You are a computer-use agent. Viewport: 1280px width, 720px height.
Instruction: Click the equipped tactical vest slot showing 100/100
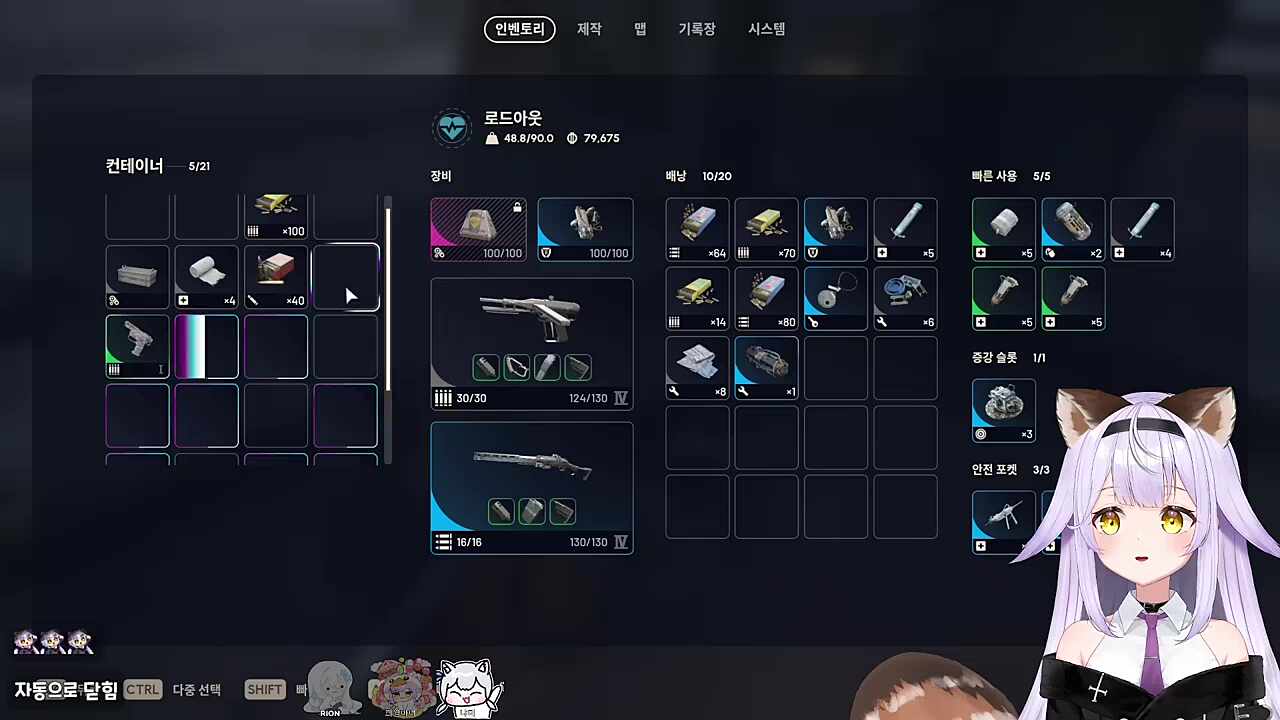tap(584, 229)
